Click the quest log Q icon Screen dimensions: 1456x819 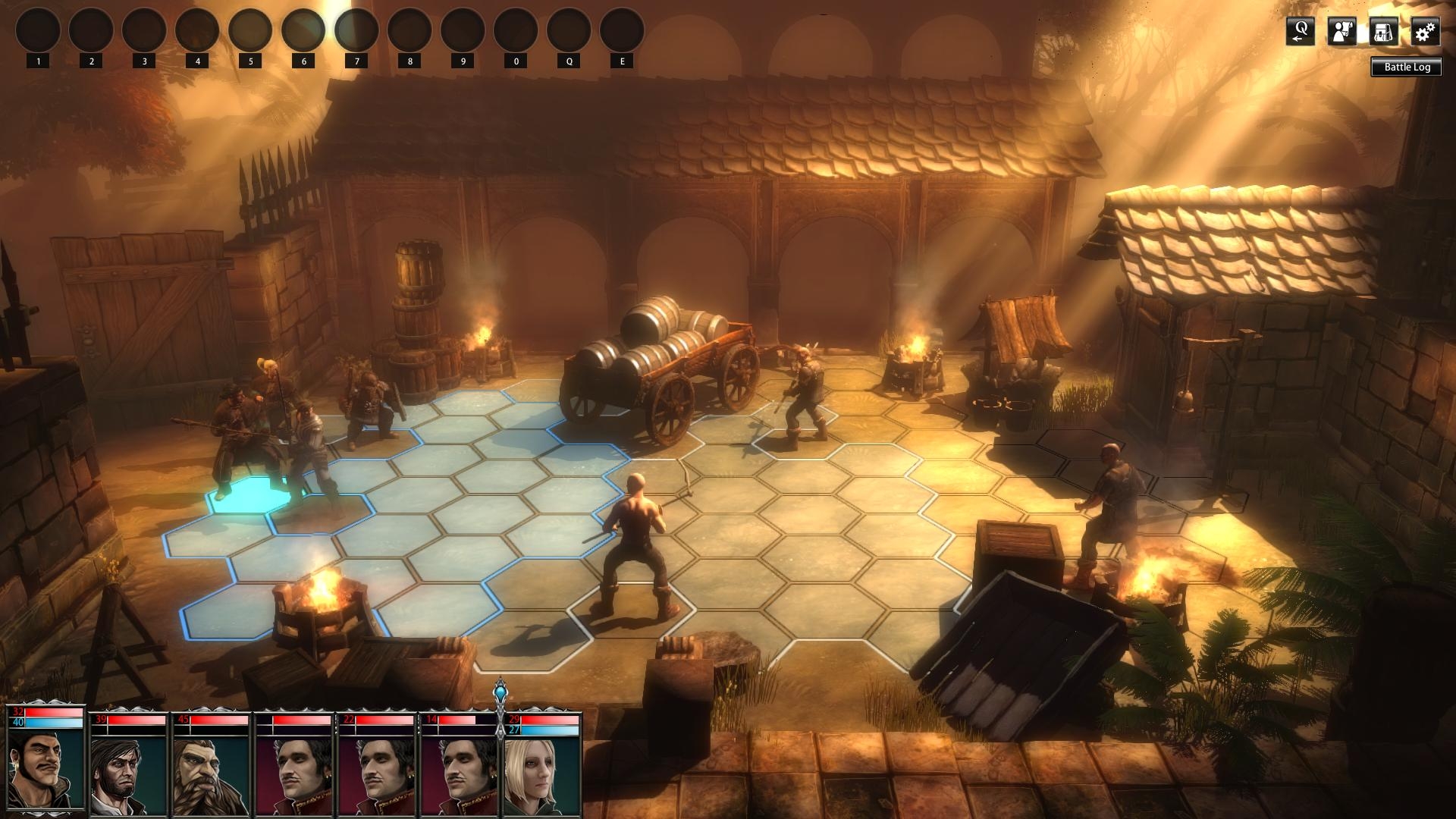1300,32
